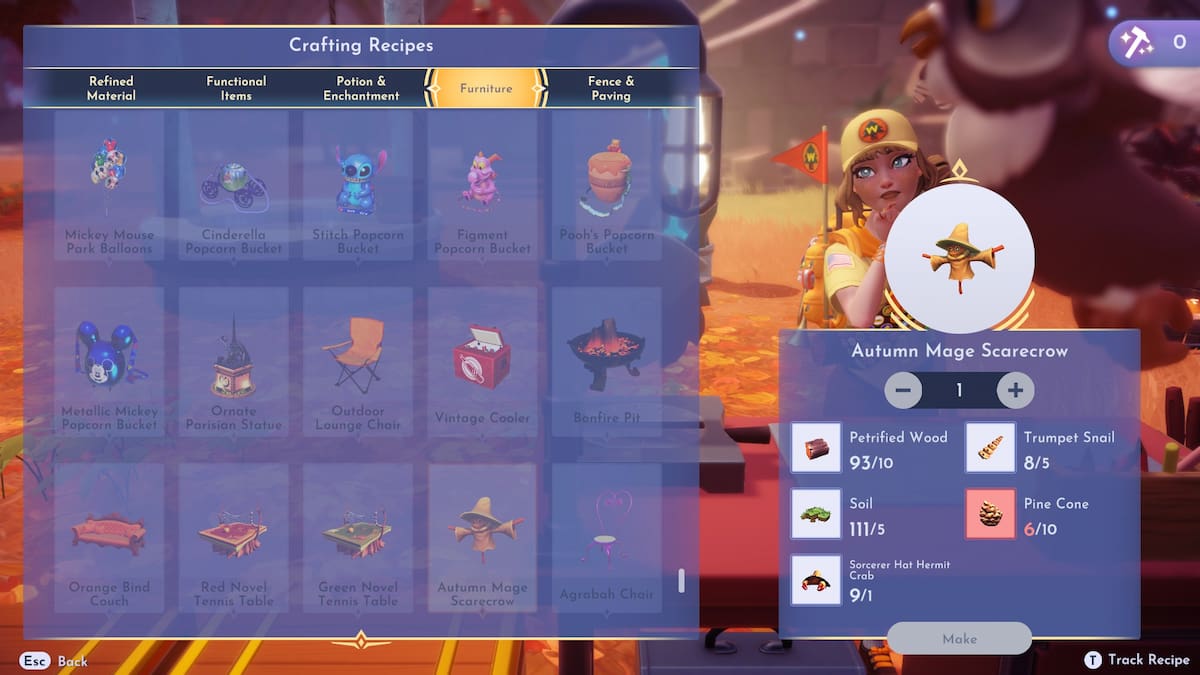Choose the Fence & Paving tab
Viewport: 1200px width, 675px height.
point(610,88)
